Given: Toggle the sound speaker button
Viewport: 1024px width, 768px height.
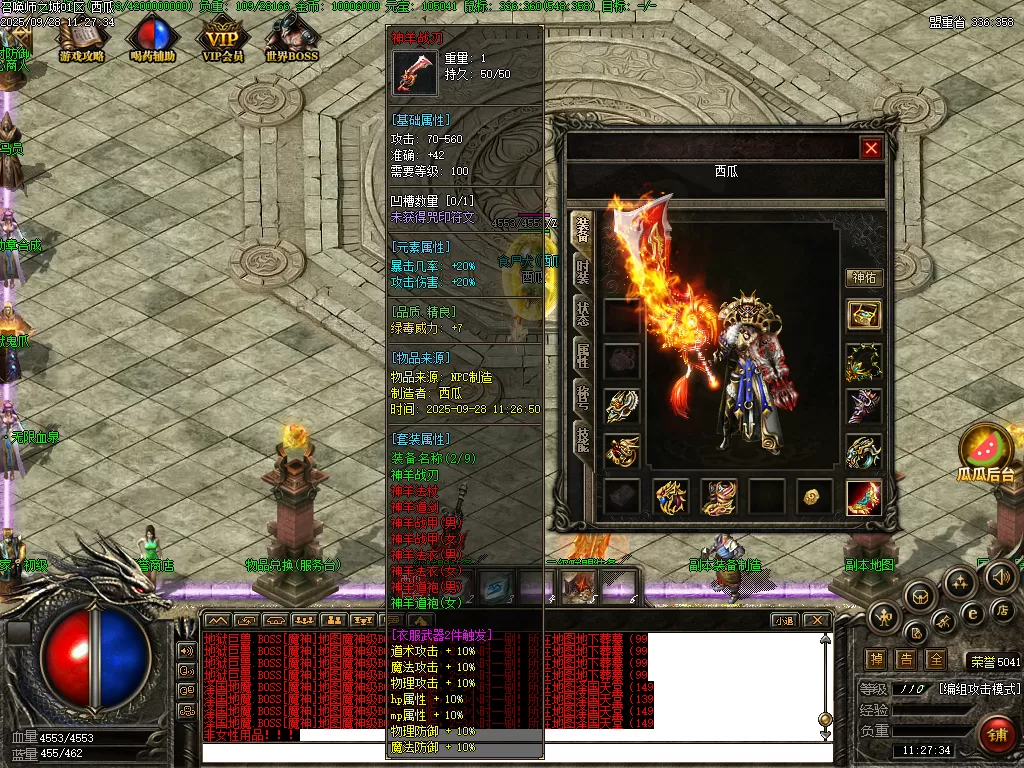Looking at the screenshot, I should pyautogui.click(x=1000, y=577).
